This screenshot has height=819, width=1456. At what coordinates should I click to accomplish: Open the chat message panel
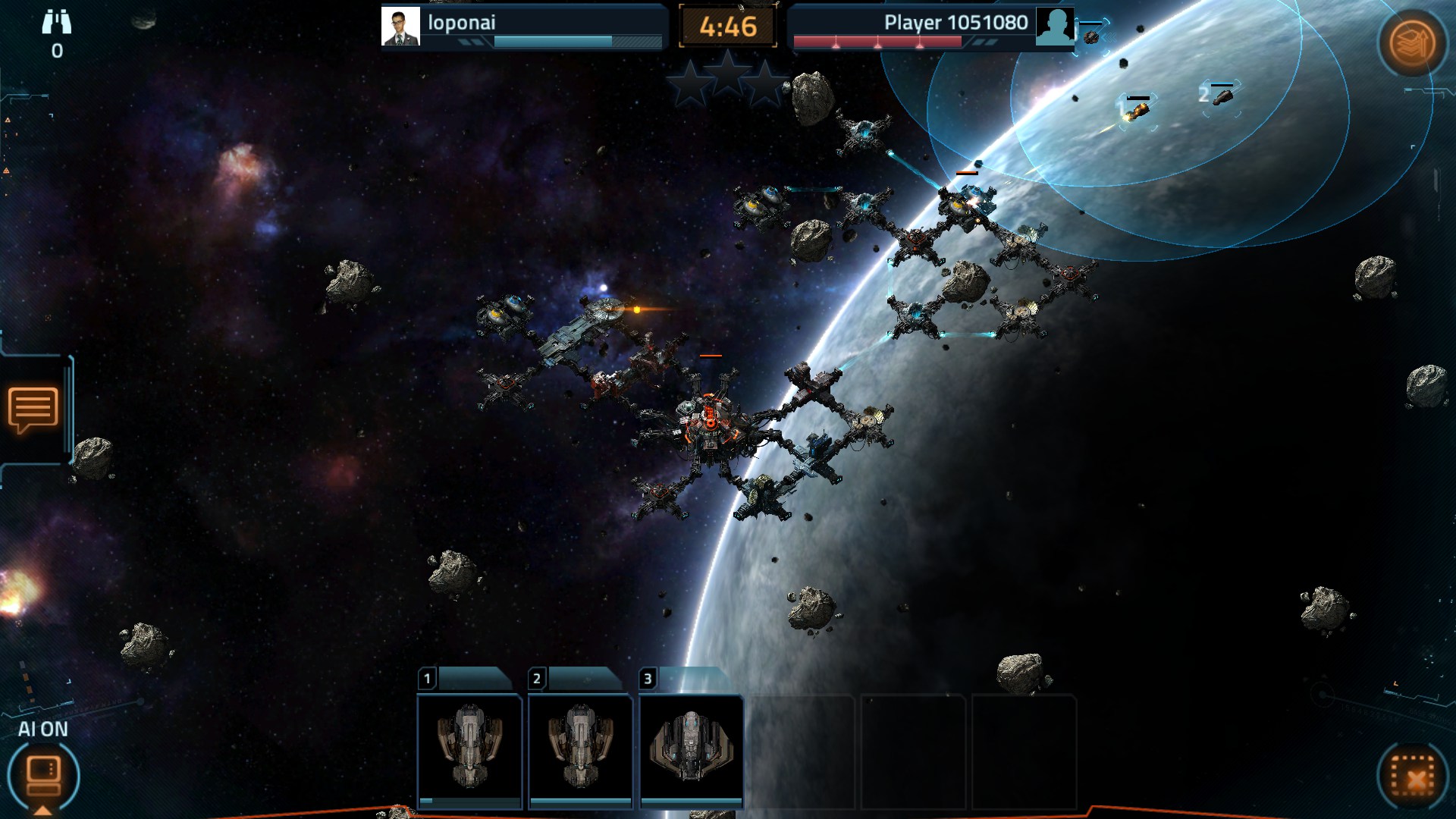[33, 409]
